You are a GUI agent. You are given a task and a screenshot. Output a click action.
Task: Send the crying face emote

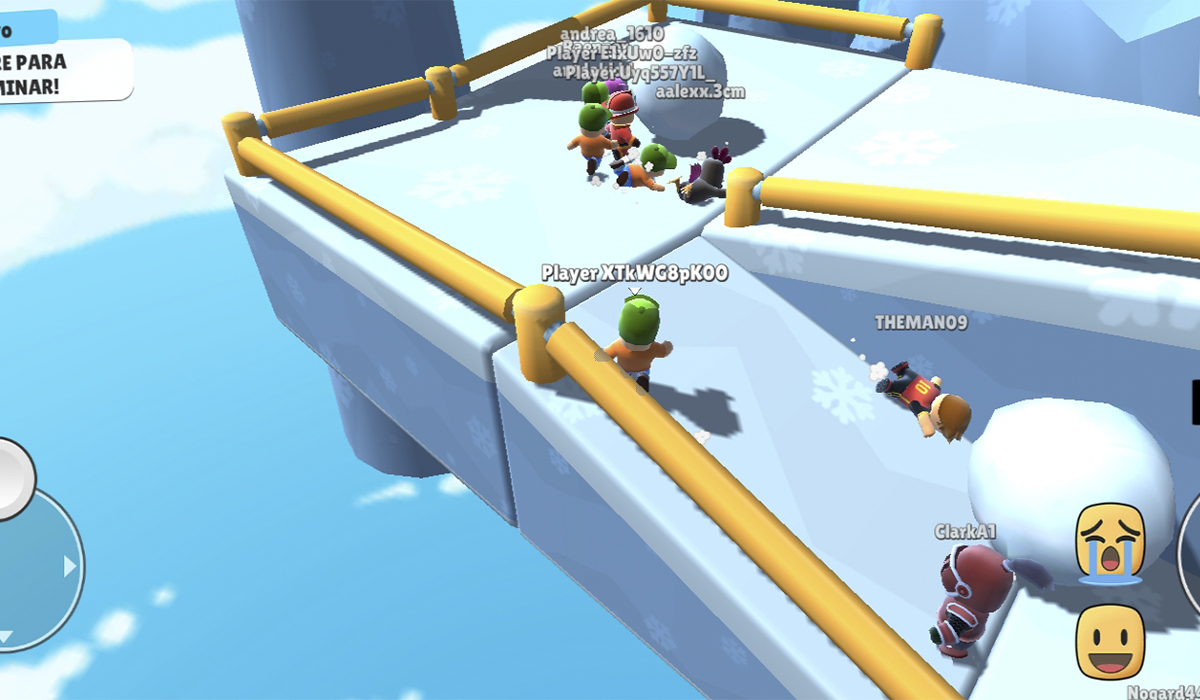pyautogui.click(x=1109, y=543)
